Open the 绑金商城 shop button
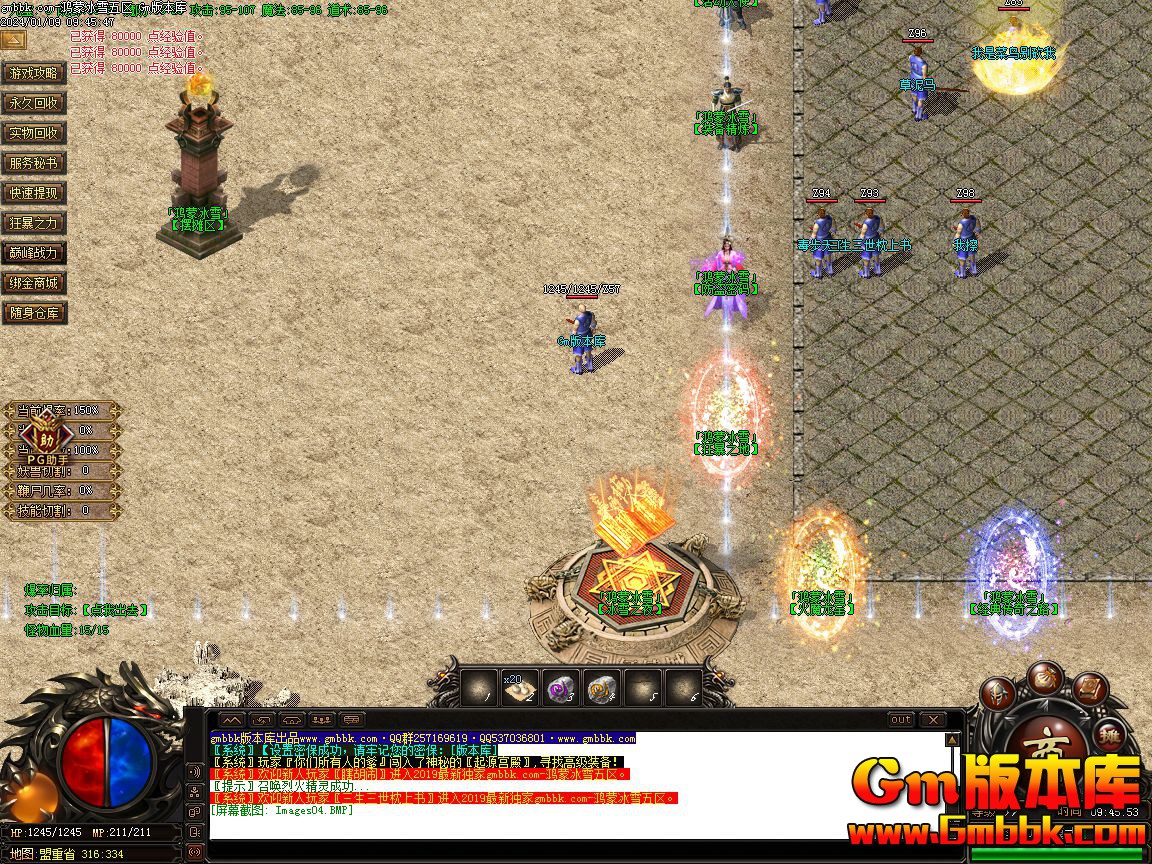The width and height of the screenshot is (1152, 864). click(x=35, y=283)
